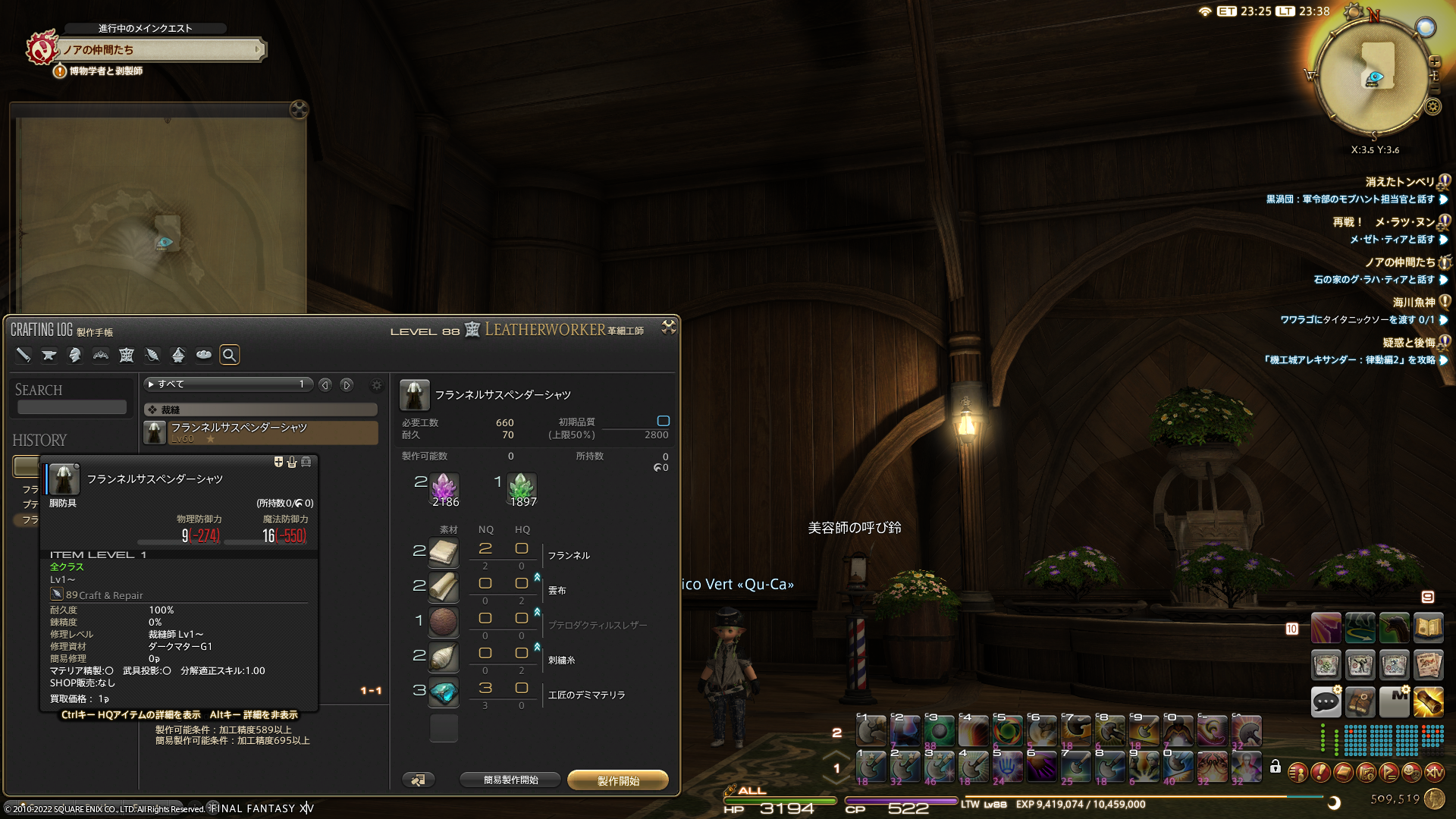Click the crafting log search input field
Viewport: 1456px width, 819px height.
pos(72,407)
